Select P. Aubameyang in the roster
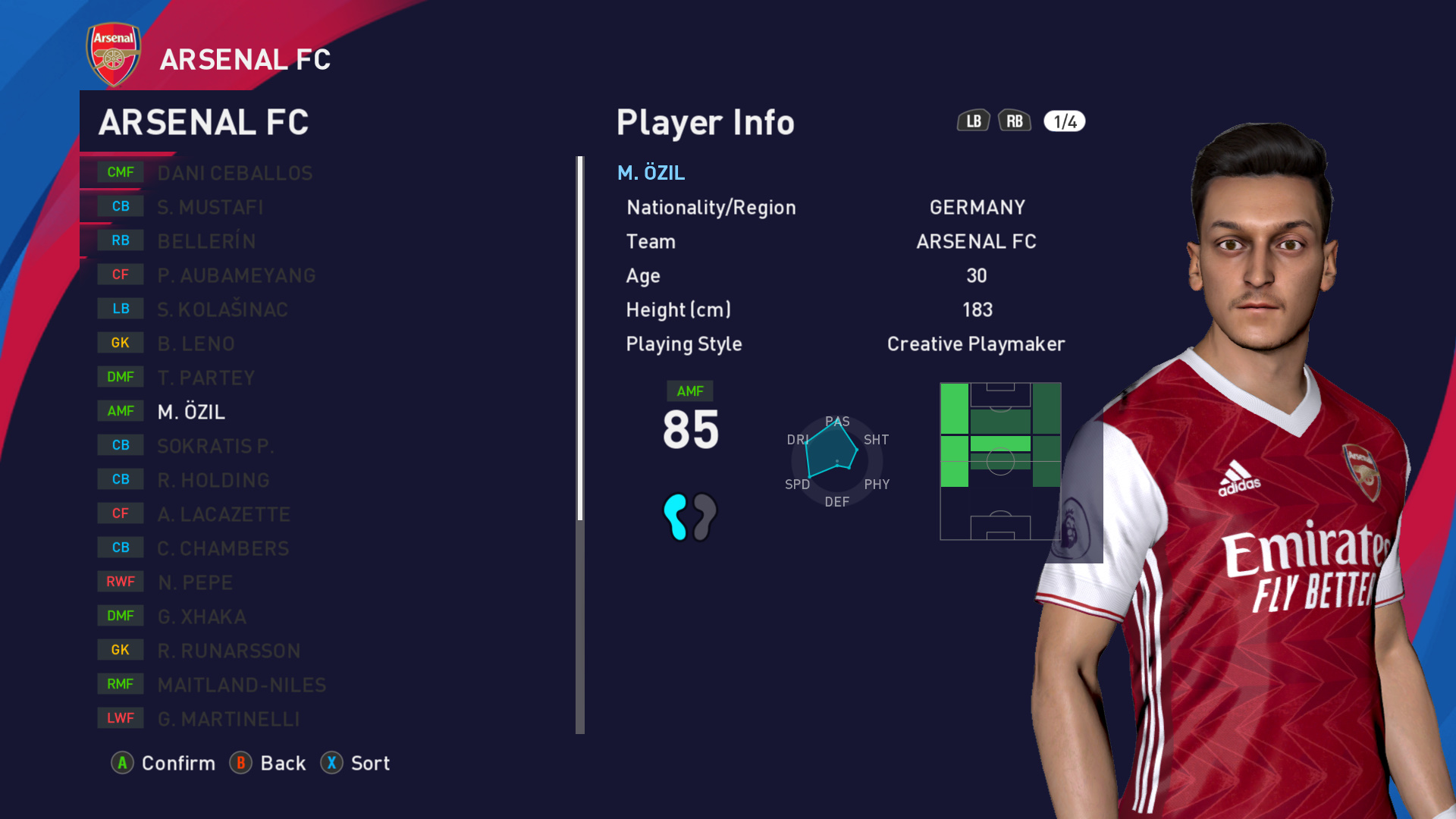1456x819 pixels. 236,275
